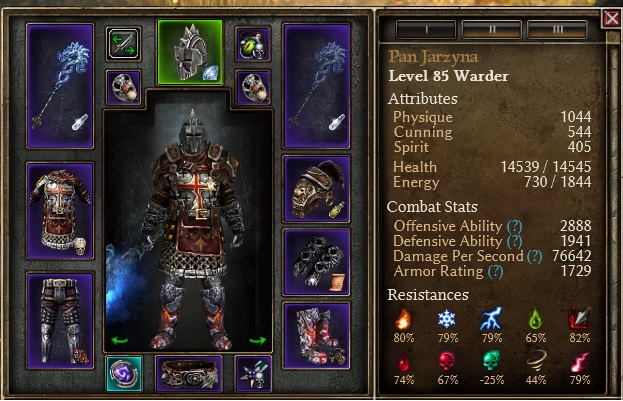The image size is (623, 401).
Task: Pick the equipped boots slot
Action: (x=317, y=333)
